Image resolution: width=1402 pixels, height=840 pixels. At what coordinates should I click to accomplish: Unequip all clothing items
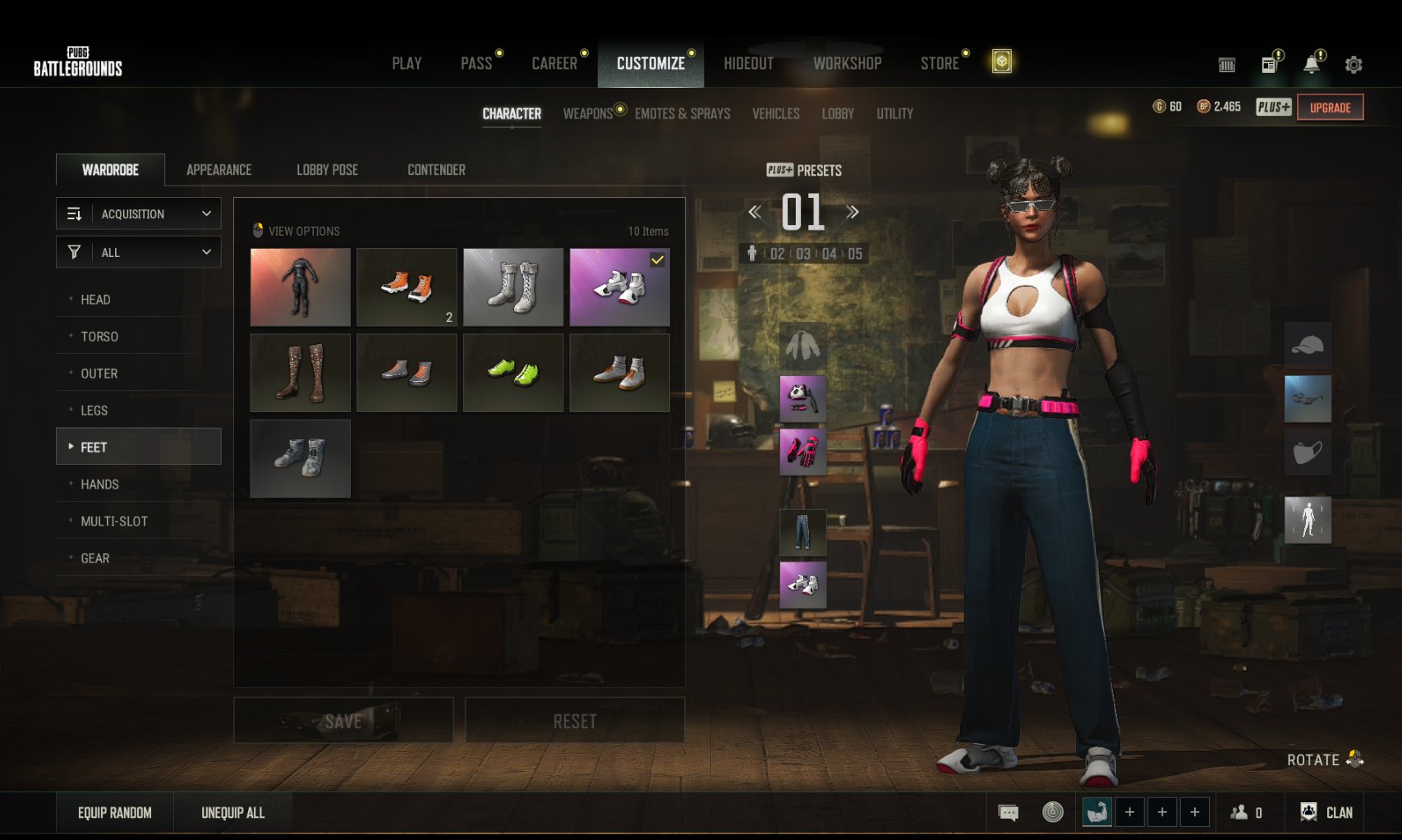tap(232, 813)
